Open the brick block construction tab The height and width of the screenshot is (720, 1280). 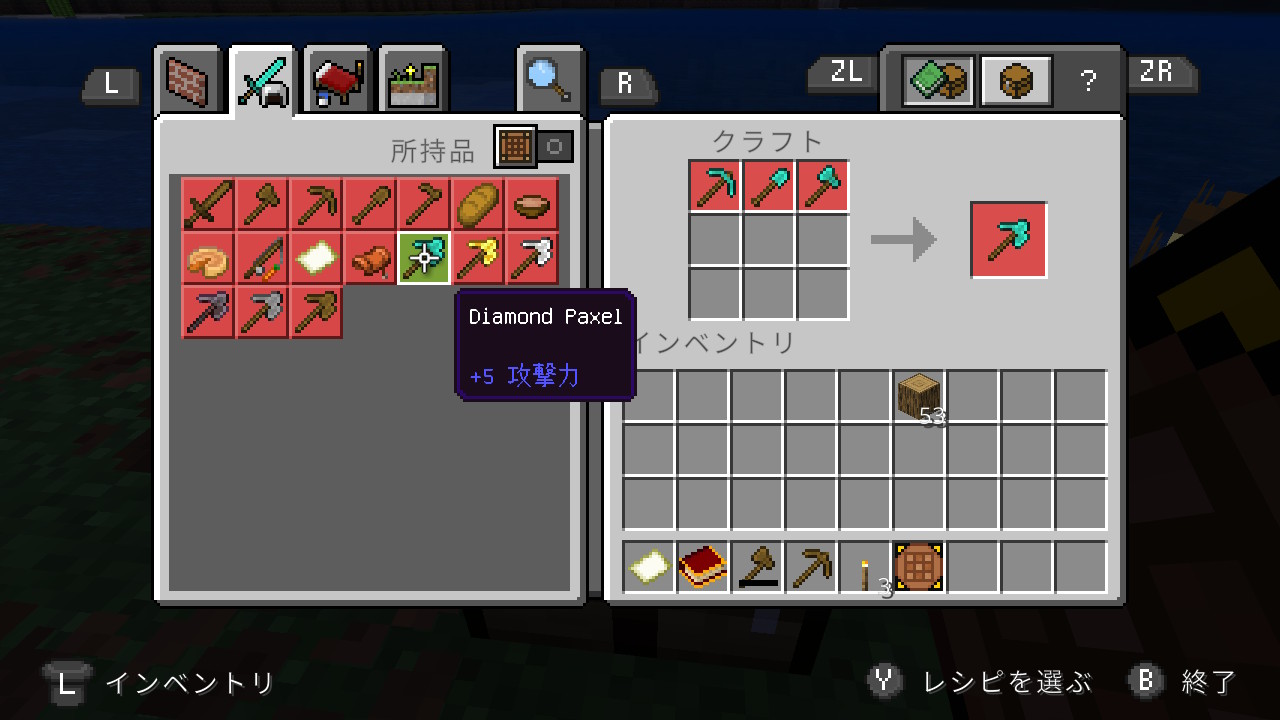tap(187, 82)
